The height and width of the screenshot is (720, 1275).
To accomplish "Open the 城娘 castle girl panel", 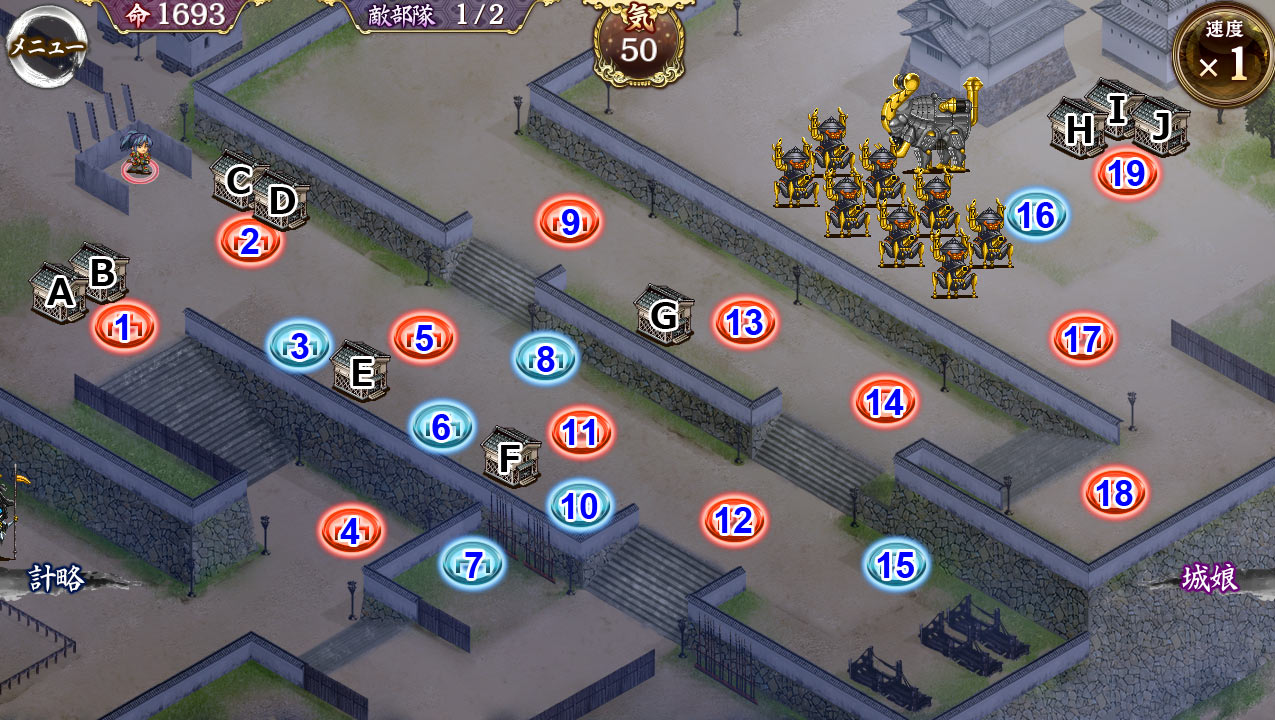I will click(x=1210, y=578).
